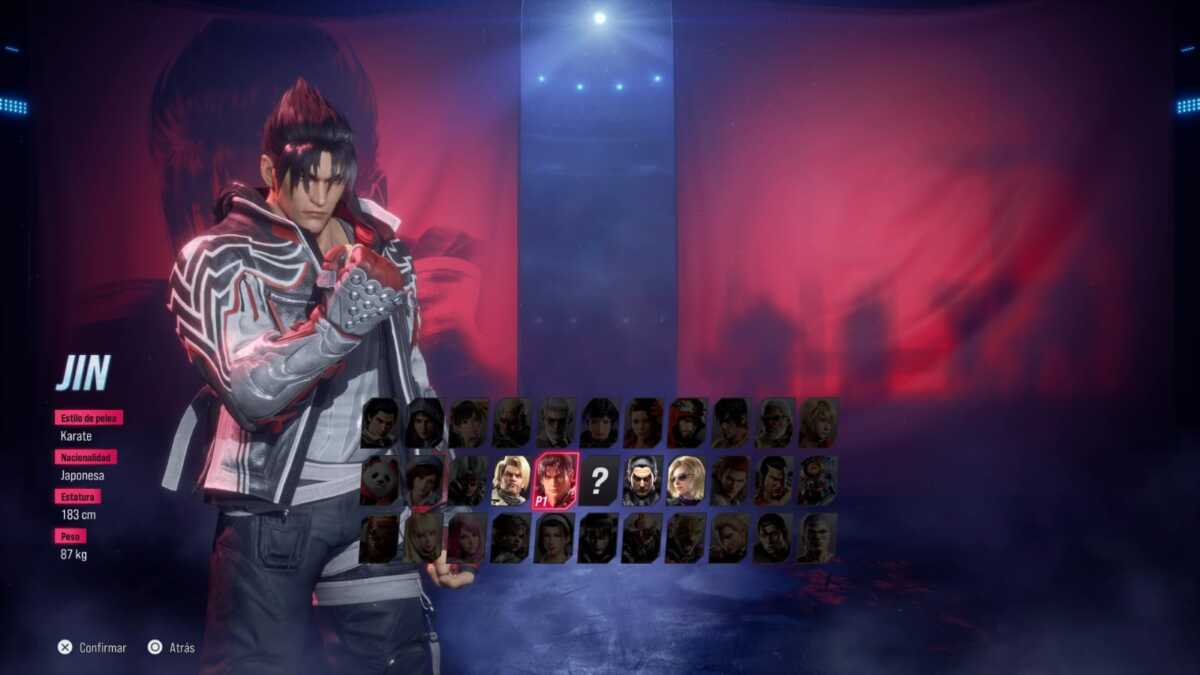This screenshot has width=1200, height=675.
Task: Pick the random question mark tile
Action: point(599,481)
